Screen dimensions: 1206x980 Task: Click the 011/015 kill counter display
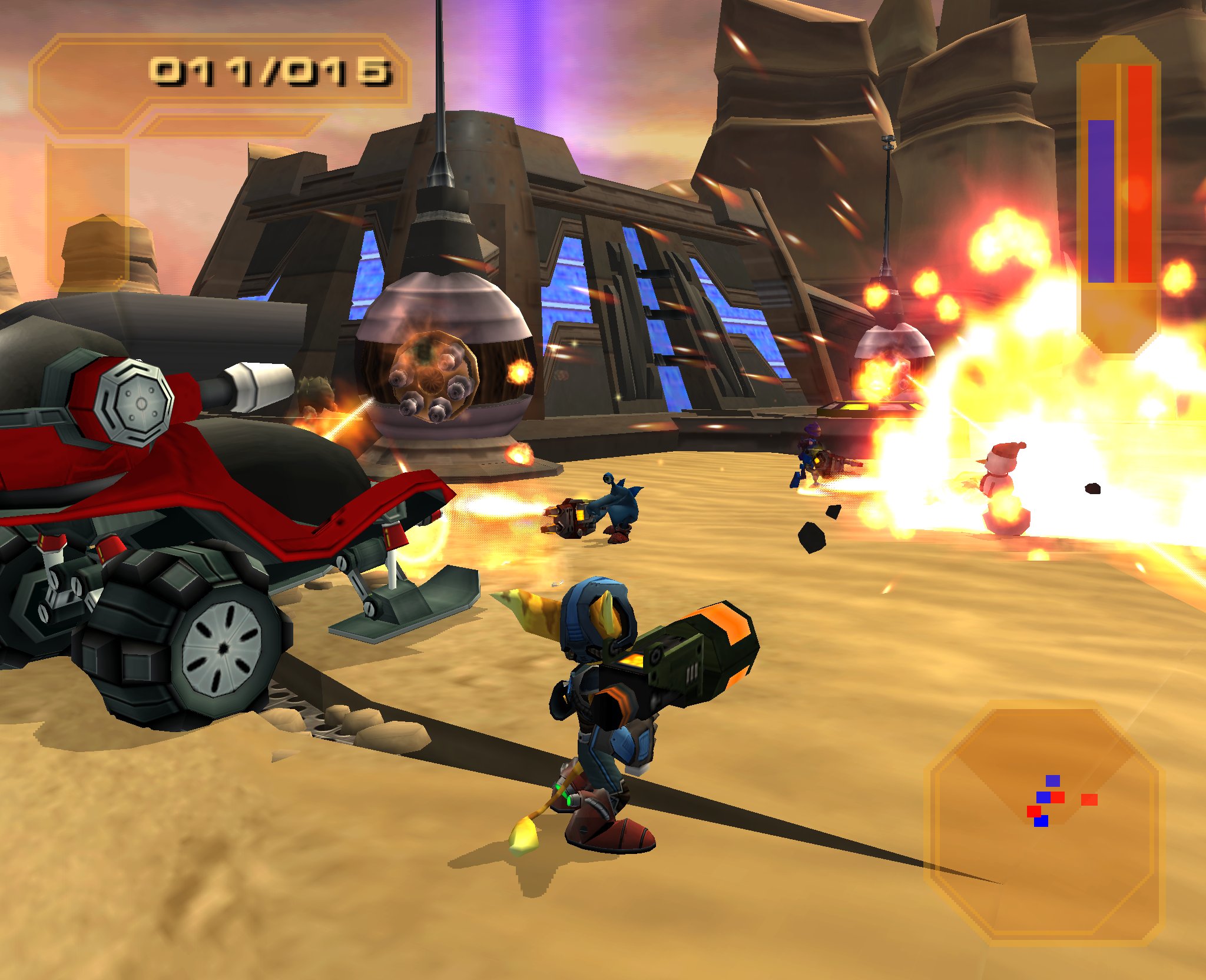click(271, 71)
